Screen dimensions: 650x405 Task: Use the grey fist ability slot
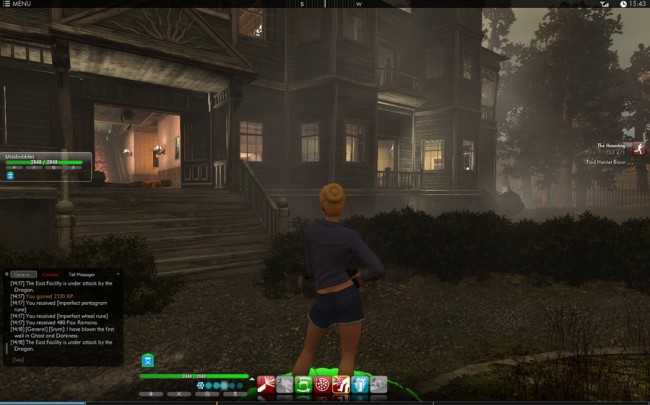point(285,384)
